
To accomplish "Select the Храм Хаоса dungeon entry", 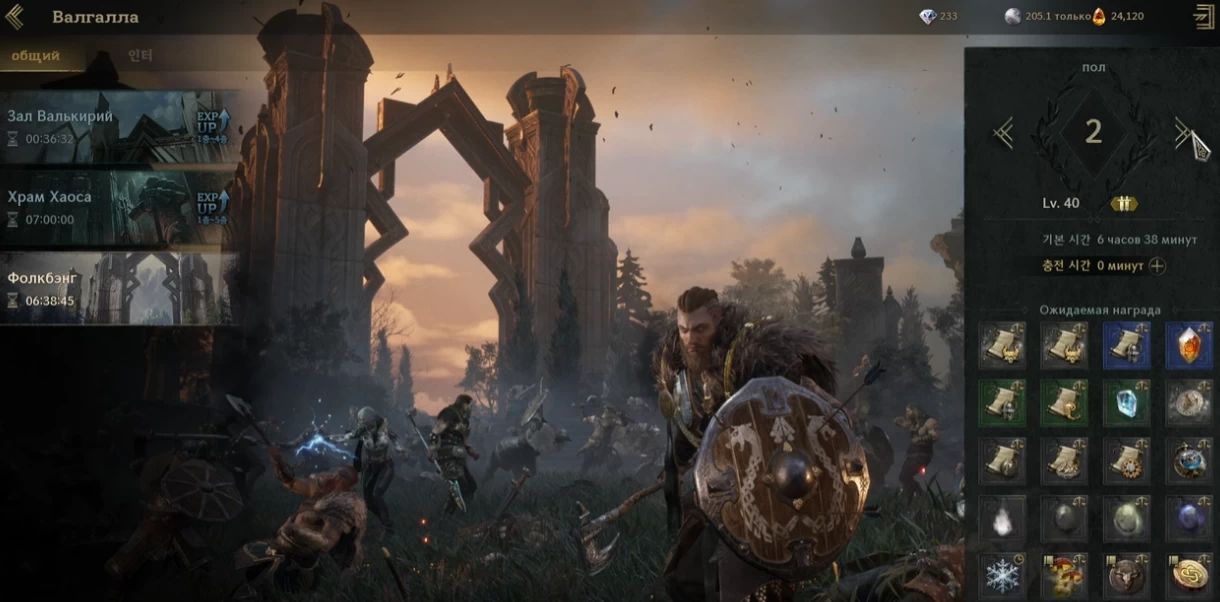I will point(118,207).
